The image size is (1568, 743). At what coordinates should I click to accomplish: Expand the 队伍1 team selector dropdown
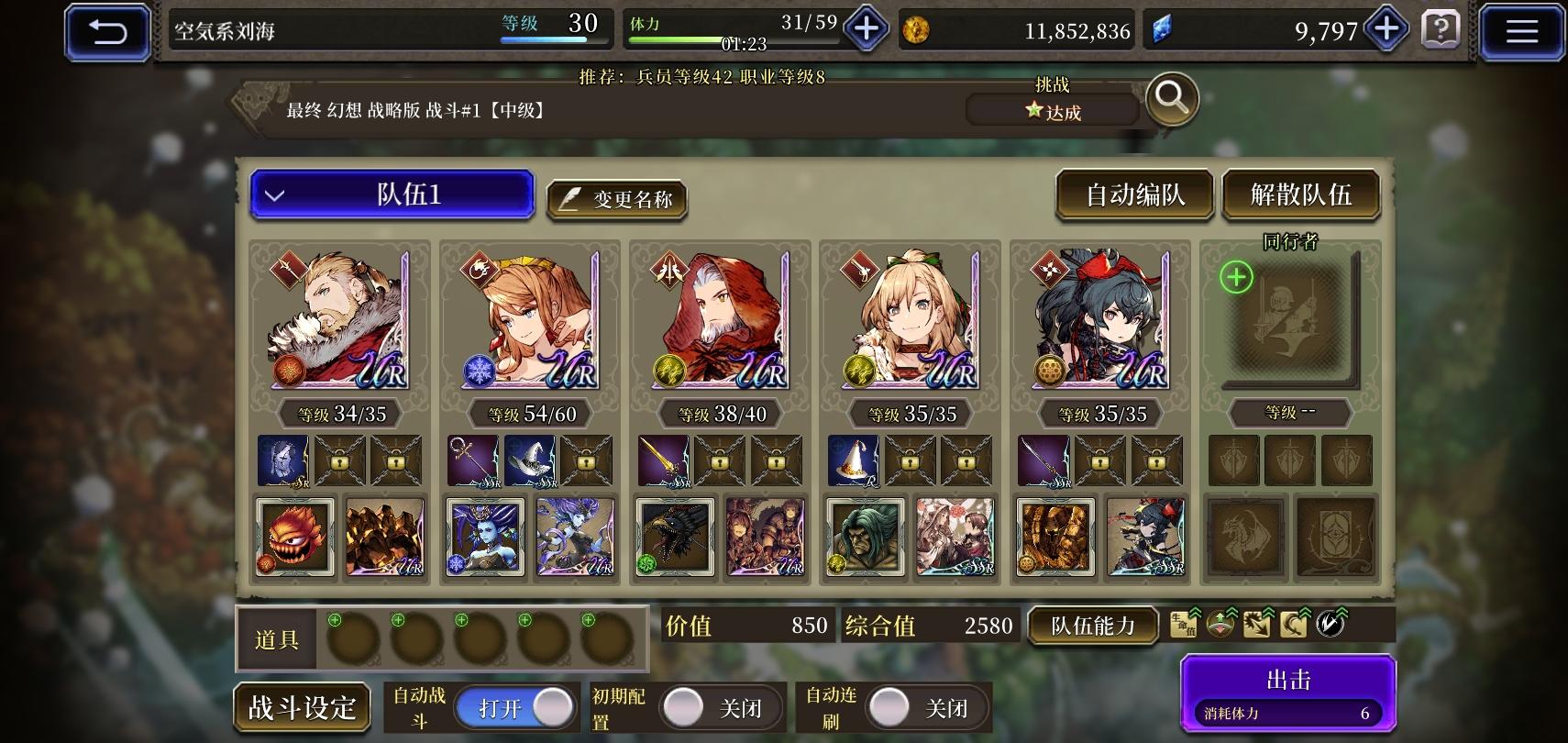pos(392,194)
